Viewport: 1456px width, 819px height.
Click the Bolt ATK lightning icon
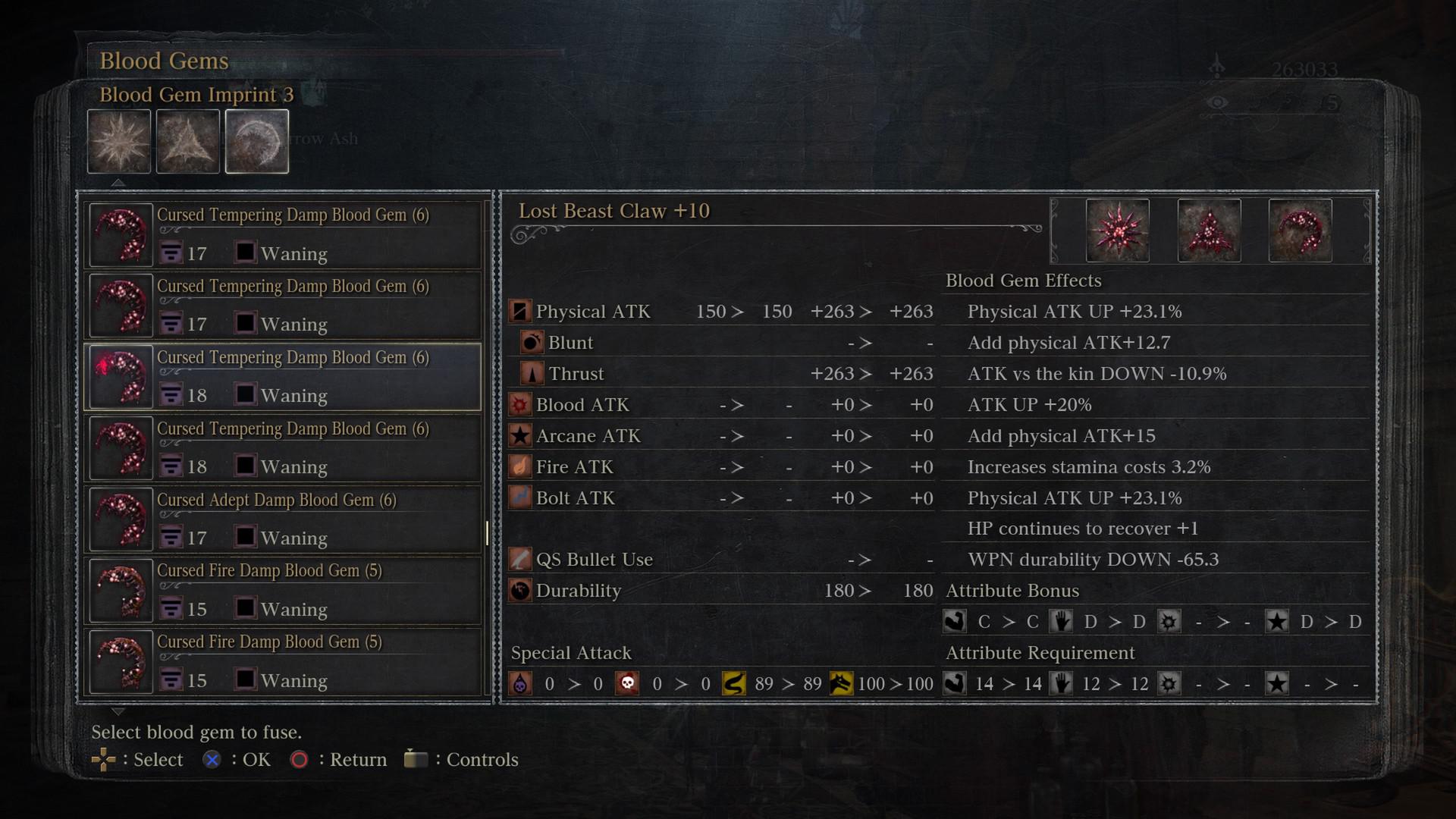[520, 497]
